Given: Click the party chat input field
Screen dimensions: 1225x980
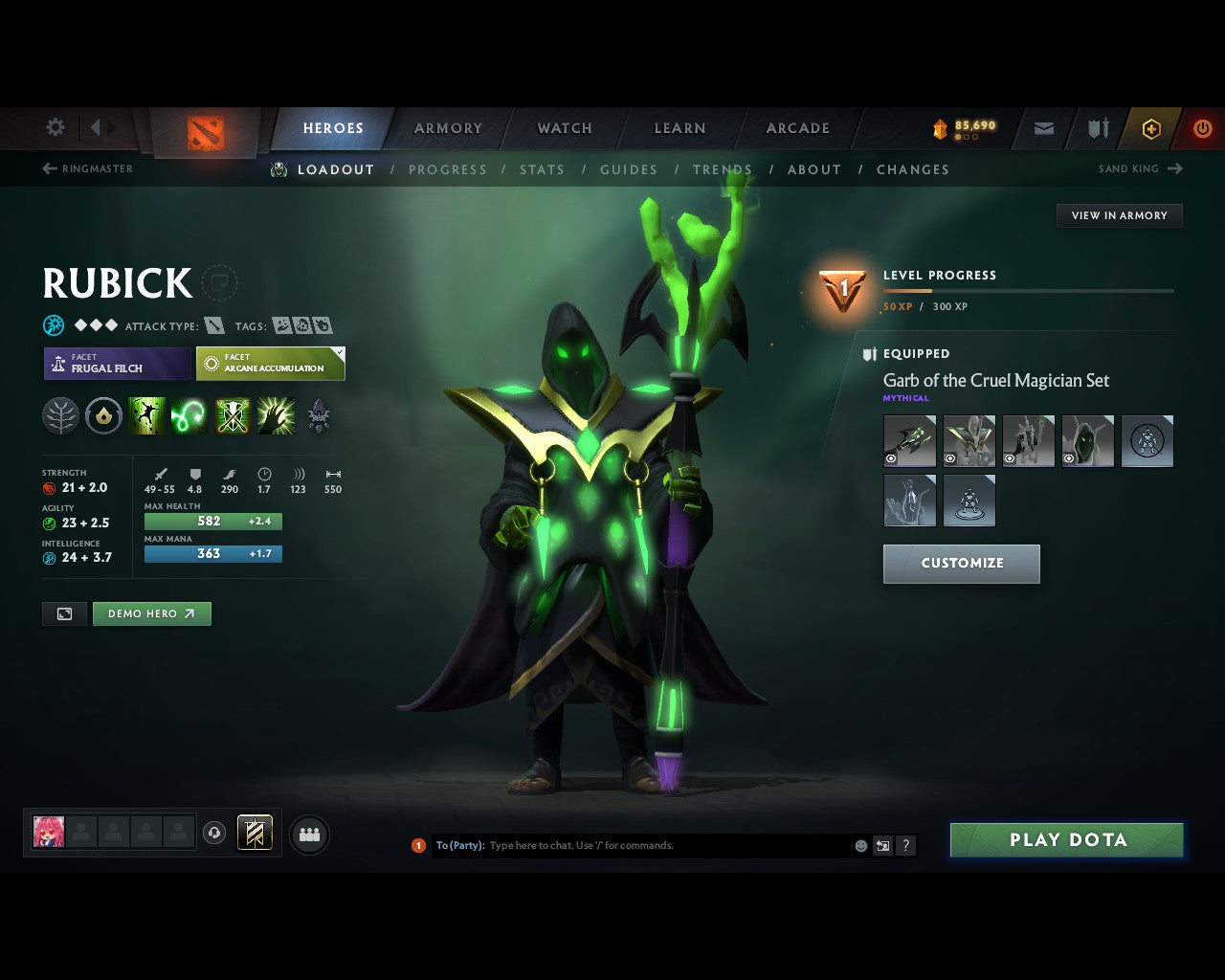Looking at the screenshot, I should click(668, 846).
